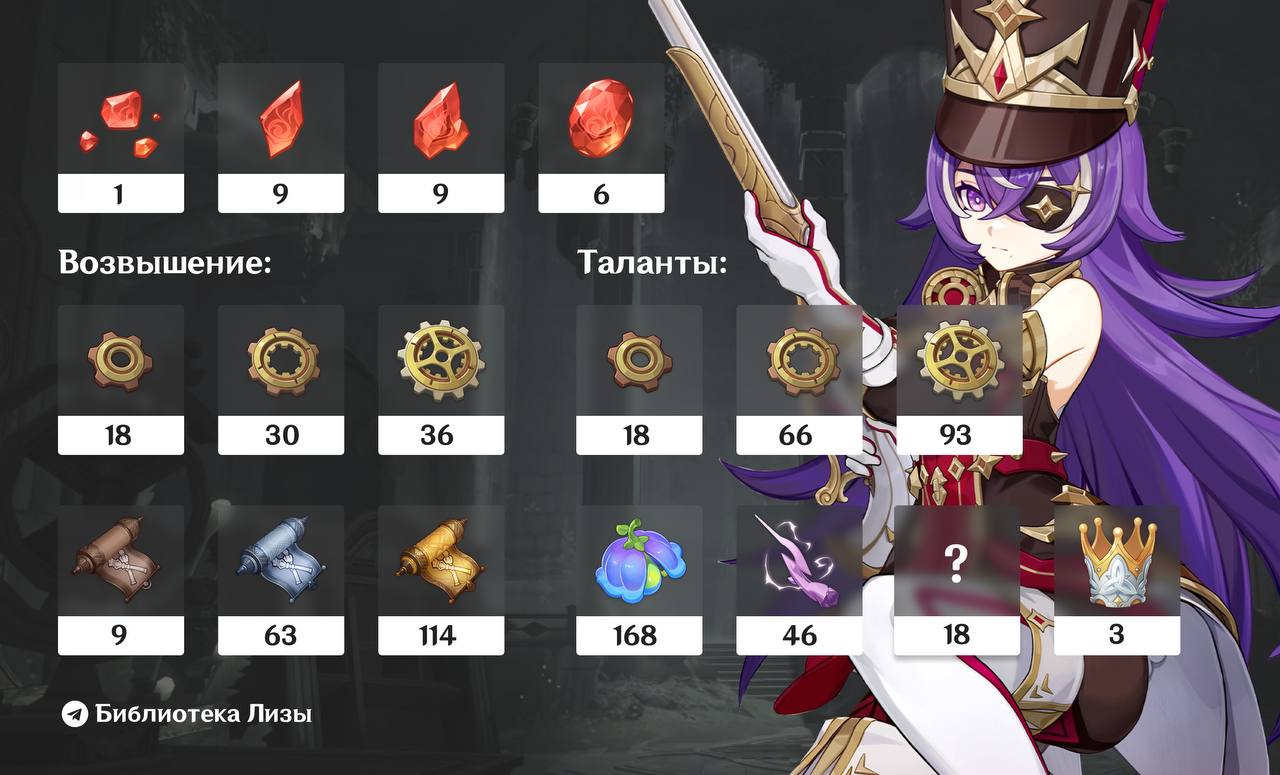Select the golden talent scroll tile
The image size is (1280, 775).
pyautogui.click(x=441, y=578)
